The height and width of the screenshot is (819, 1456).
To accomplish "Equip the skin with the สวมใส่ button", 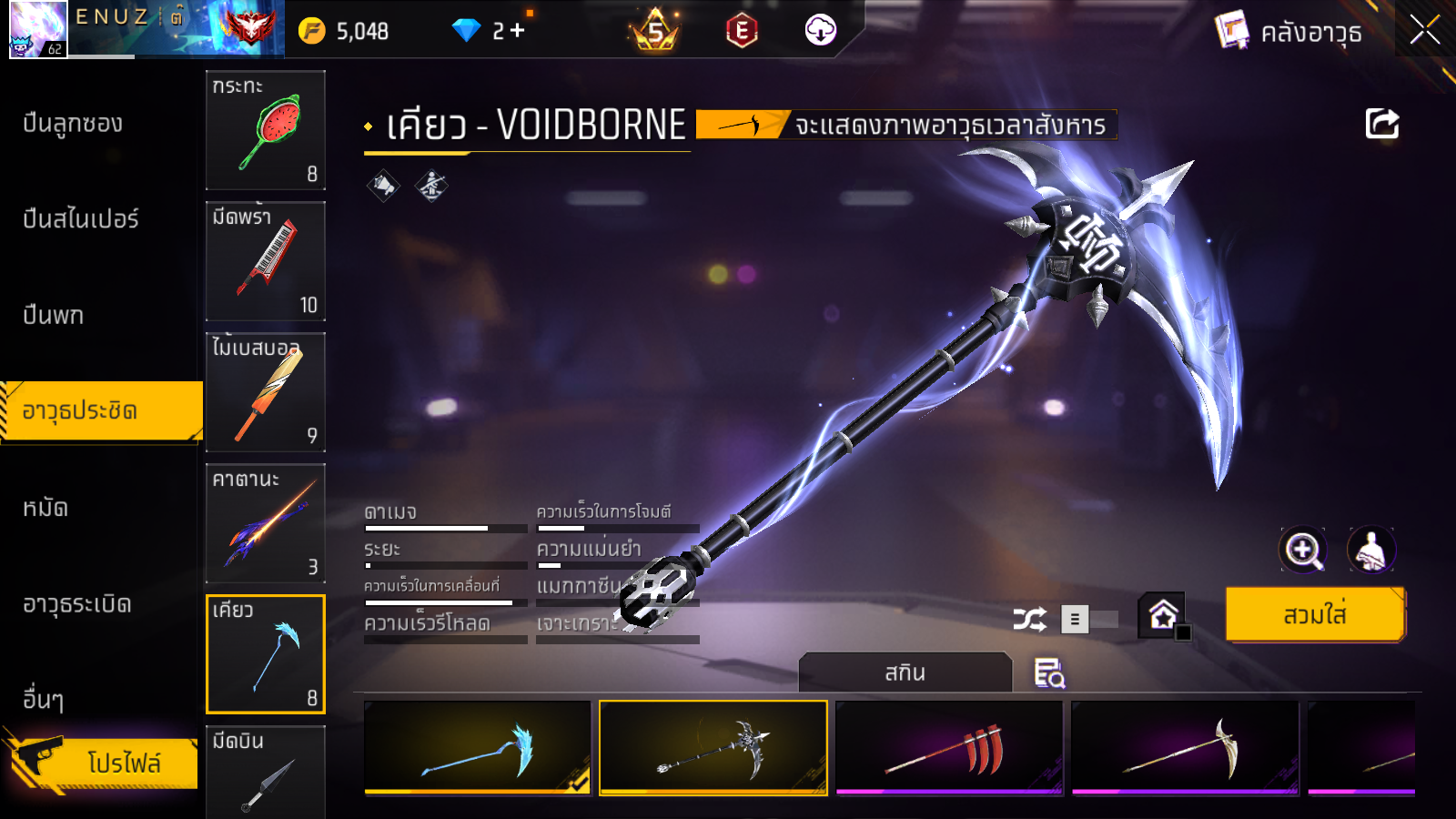I will tap(1315, 615).
